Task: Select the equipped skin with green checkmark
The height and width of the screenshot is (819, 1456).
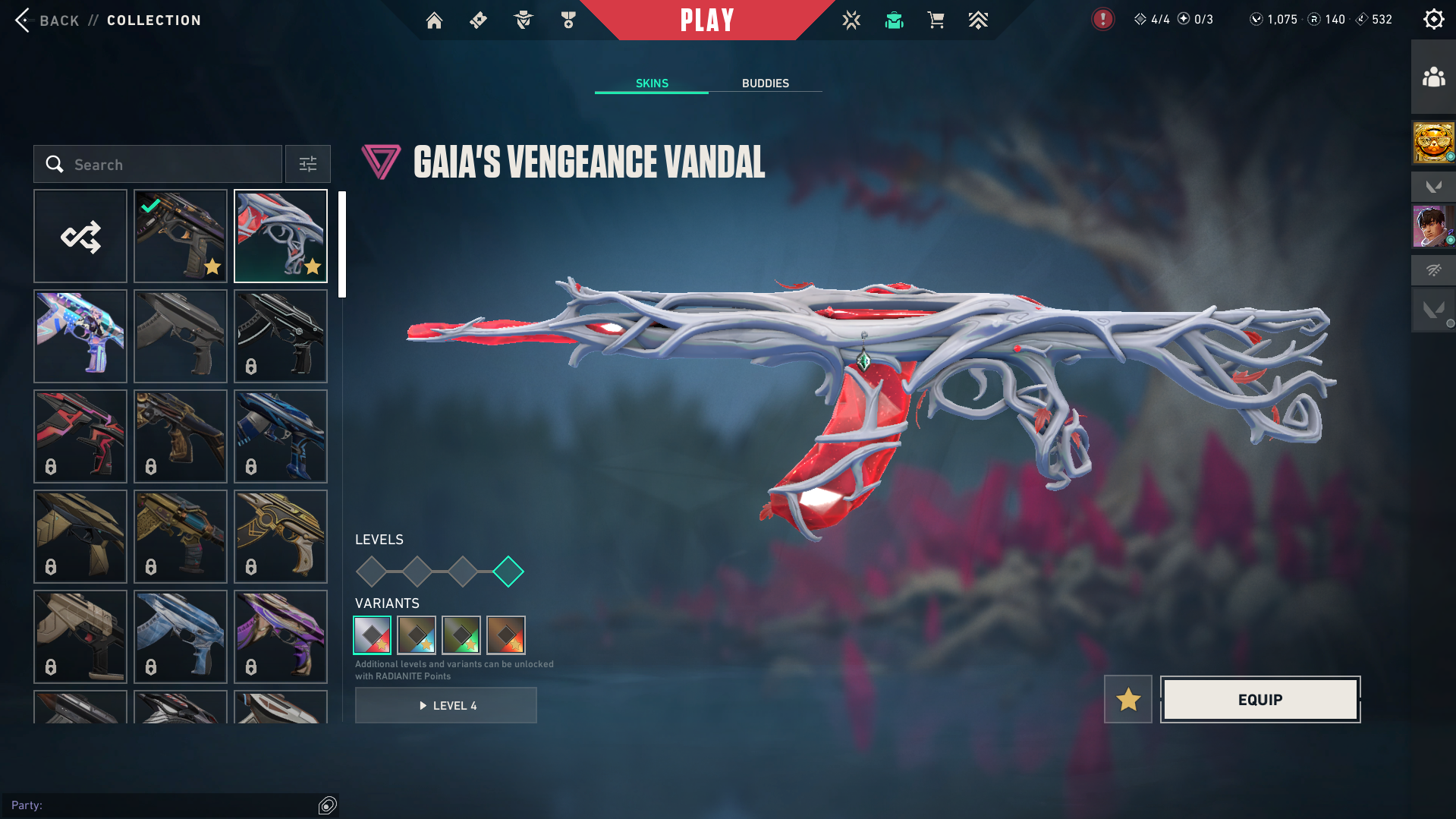Action: [181, 237]
